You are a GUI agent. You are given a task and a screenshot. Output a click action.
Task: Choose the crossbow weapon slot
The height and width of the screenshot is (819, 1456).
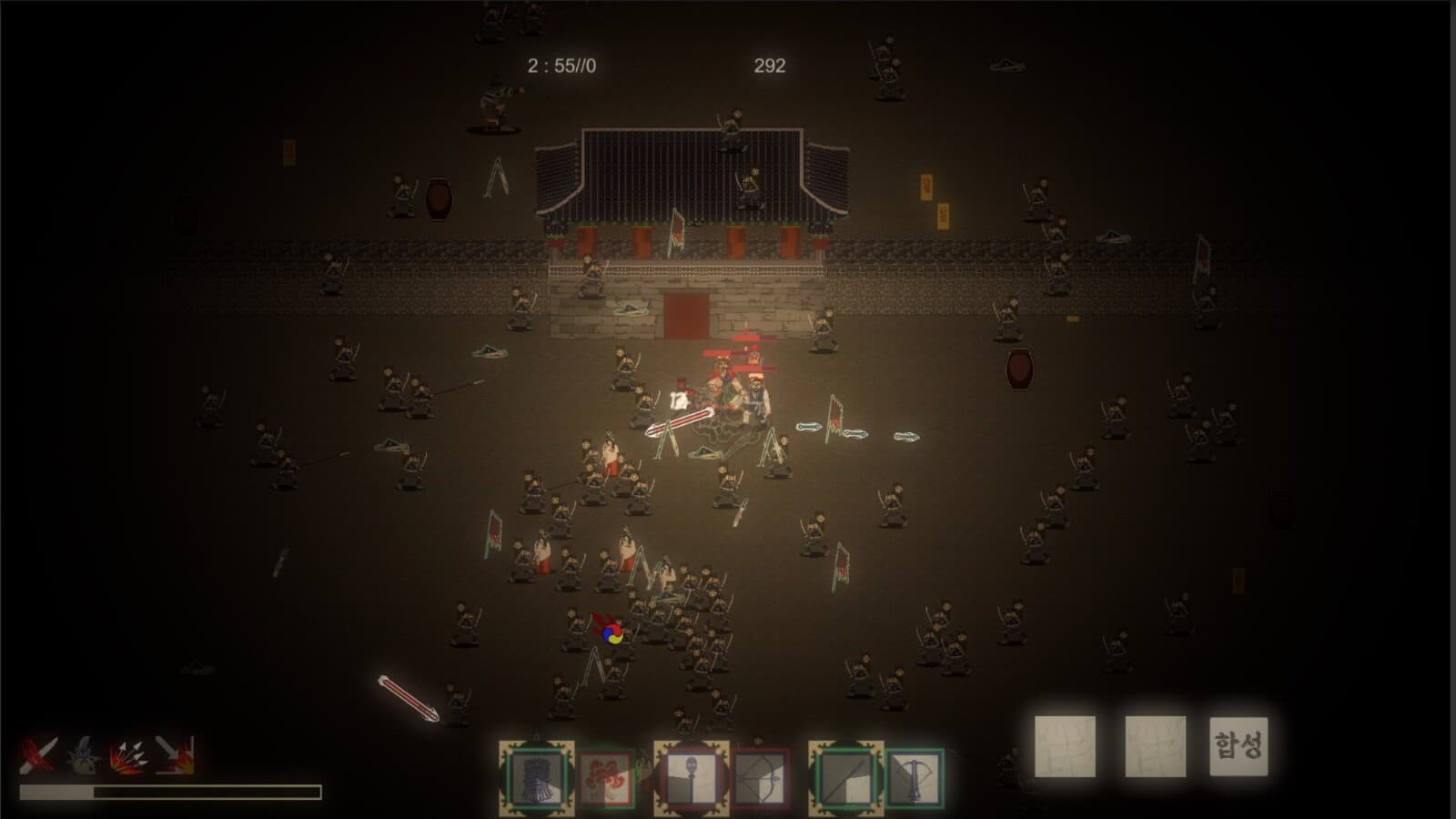pyautogui.click(x=914, y=779)
